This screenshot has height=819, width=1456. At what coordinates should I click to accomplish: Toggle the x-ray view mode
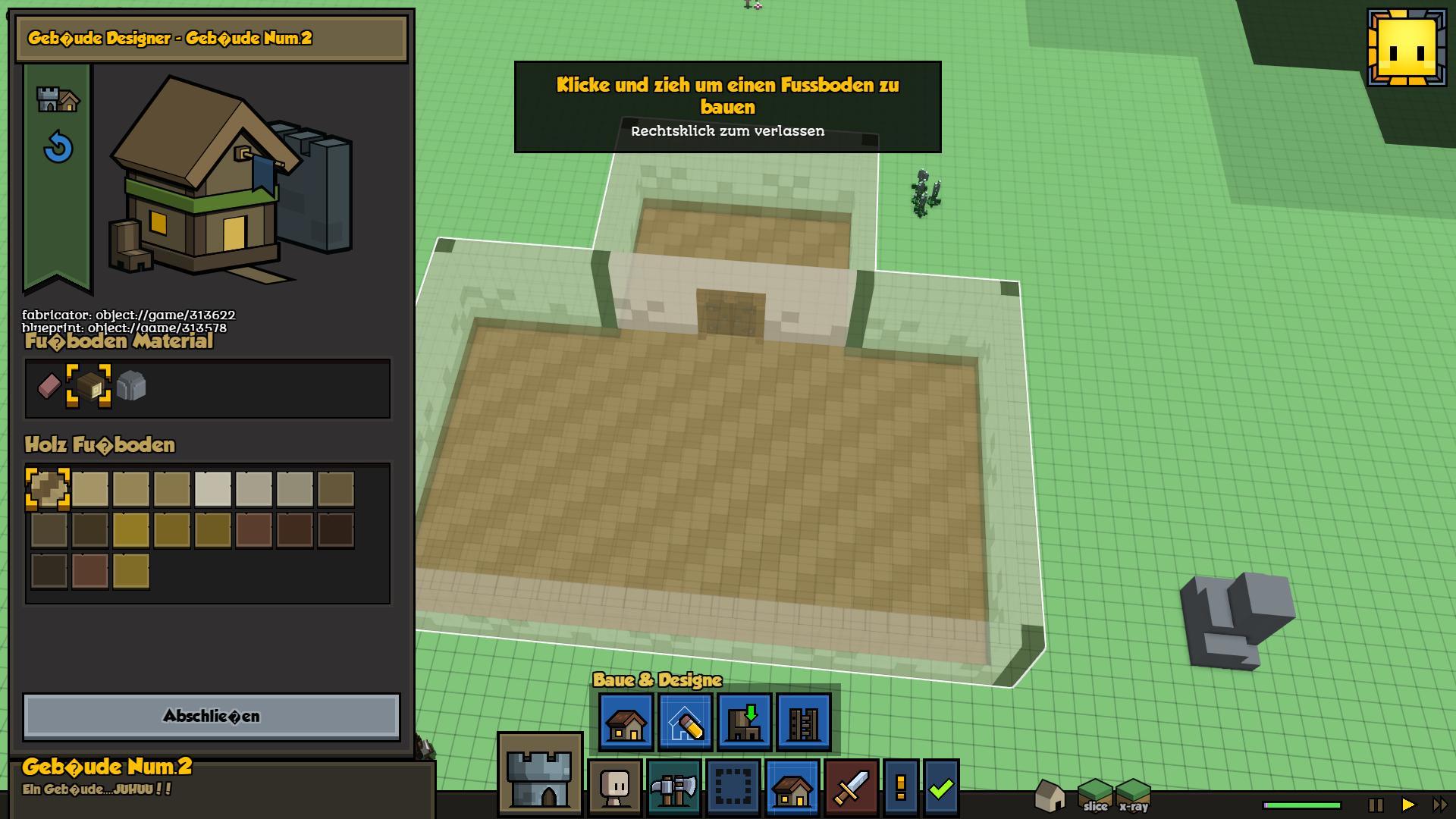pyautogui.click(x=1134, y=795)
